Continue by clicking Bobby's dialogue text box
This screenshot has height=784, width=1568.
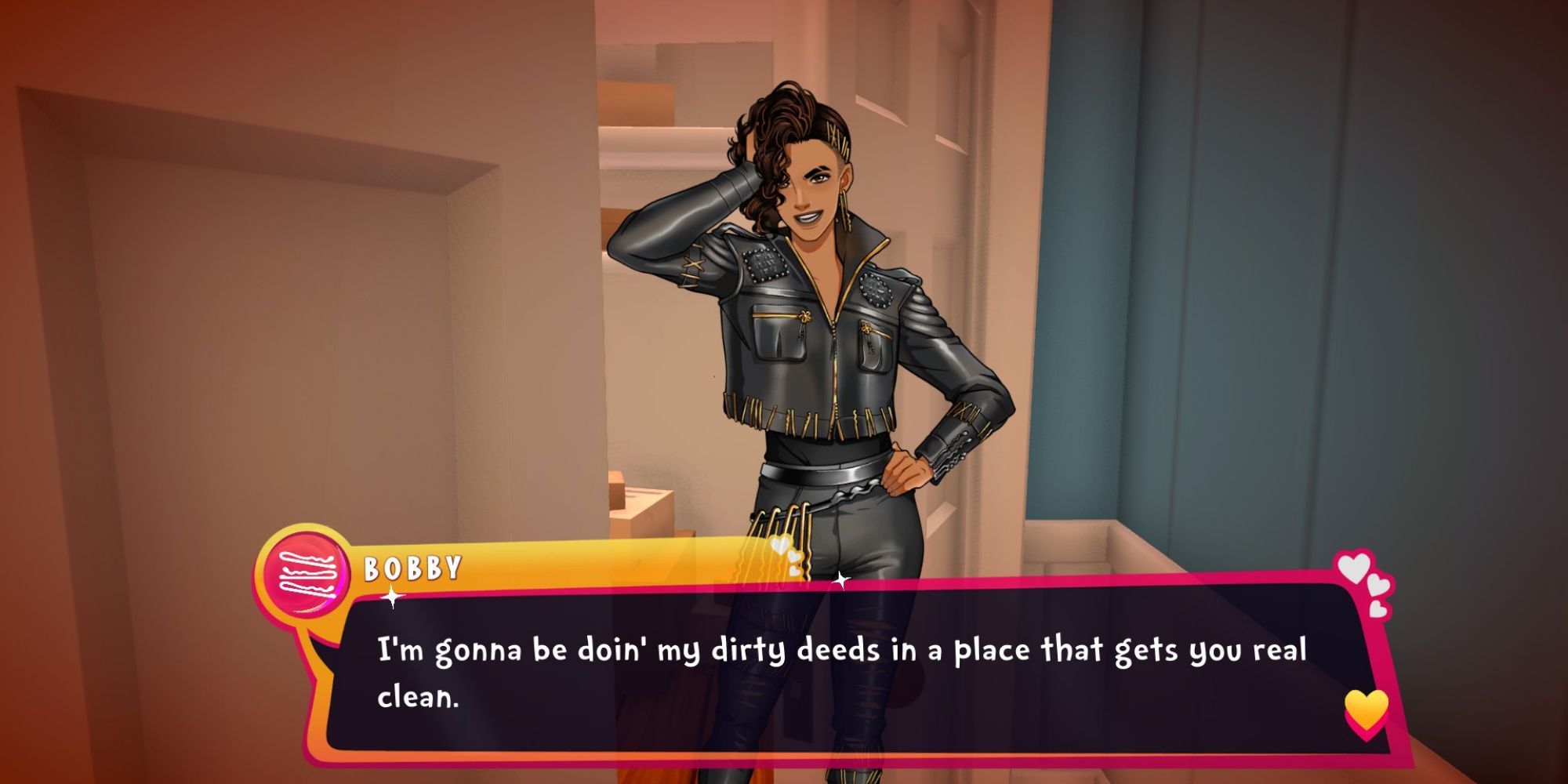[839, 673]
